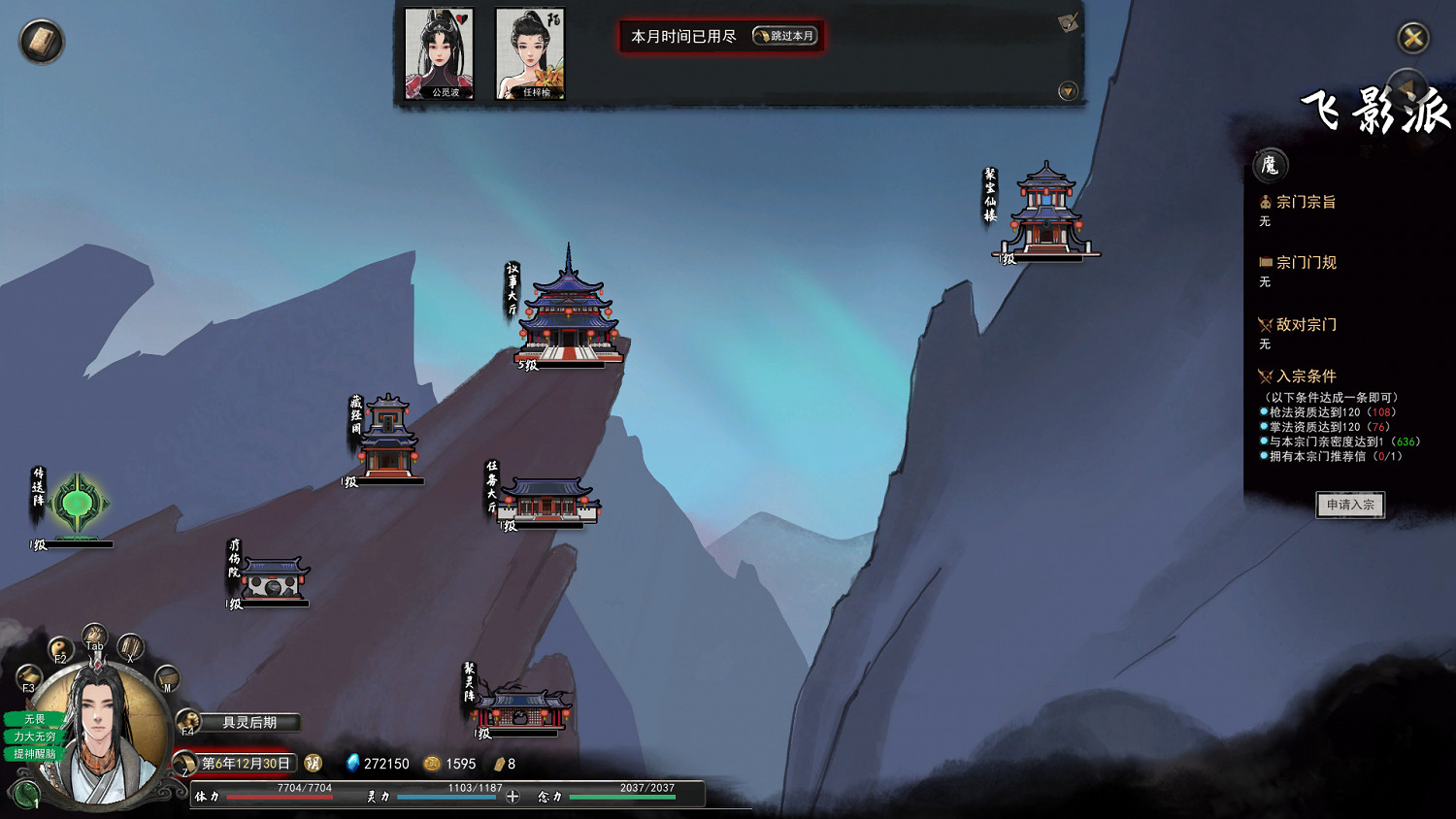Open the map scroll icon labeled M
Screen dimensions: 1456x819
(x=167, y=677)
